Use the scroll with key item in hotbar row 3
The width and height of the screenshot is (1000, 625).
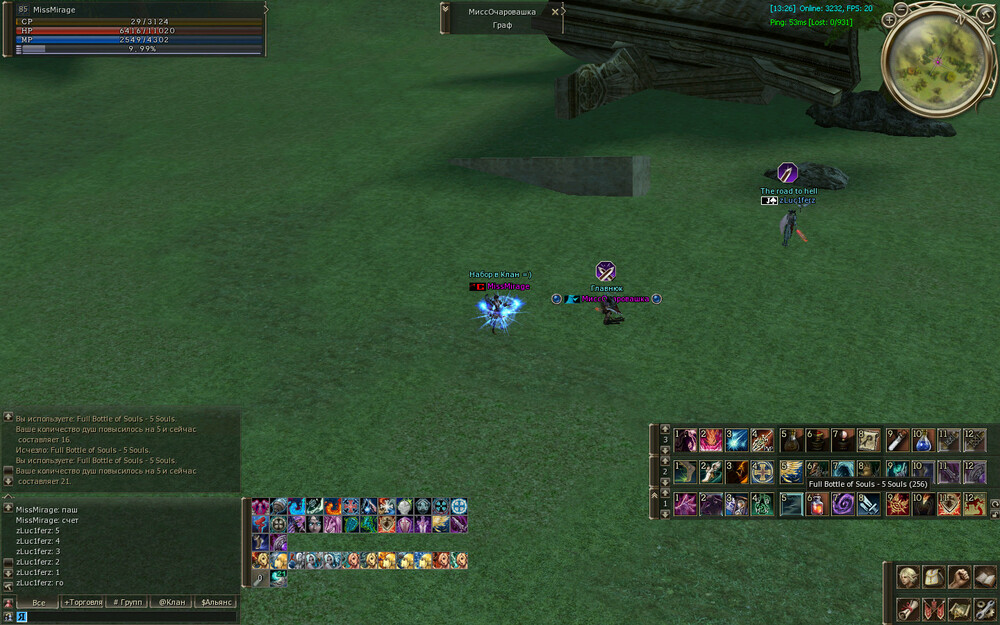click(x=869, y=440)
